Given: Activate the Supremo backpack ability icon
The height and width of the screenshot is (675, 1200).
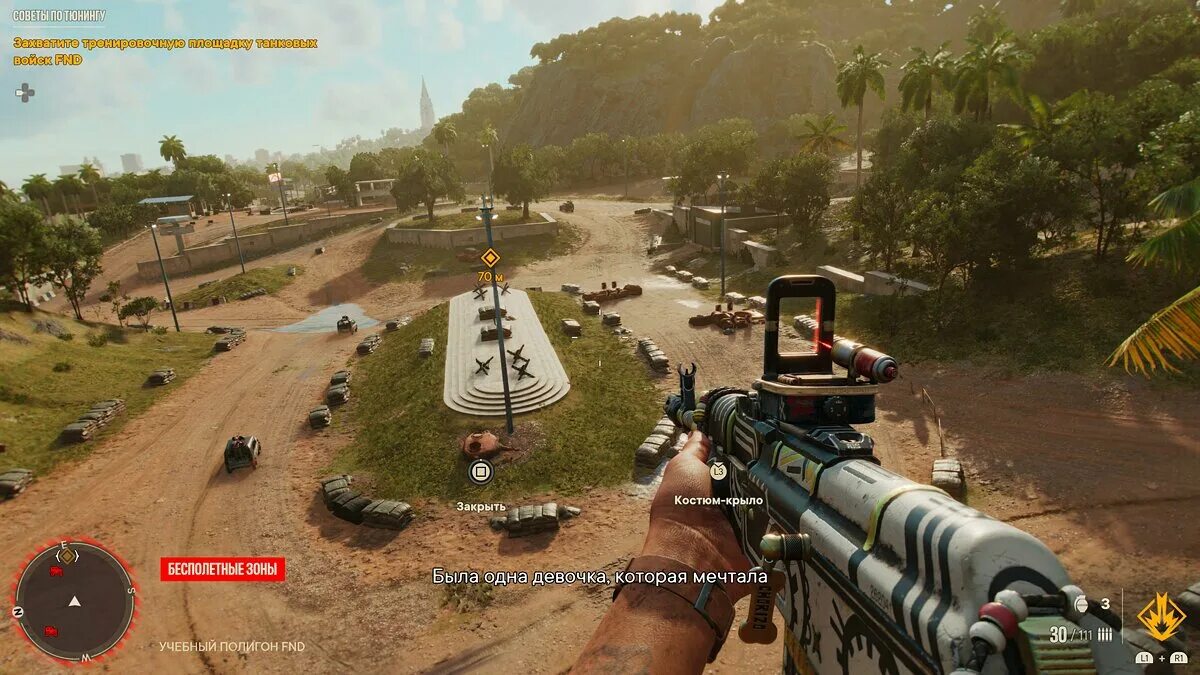Looking at the screenshot, I should click(1161, 617).
